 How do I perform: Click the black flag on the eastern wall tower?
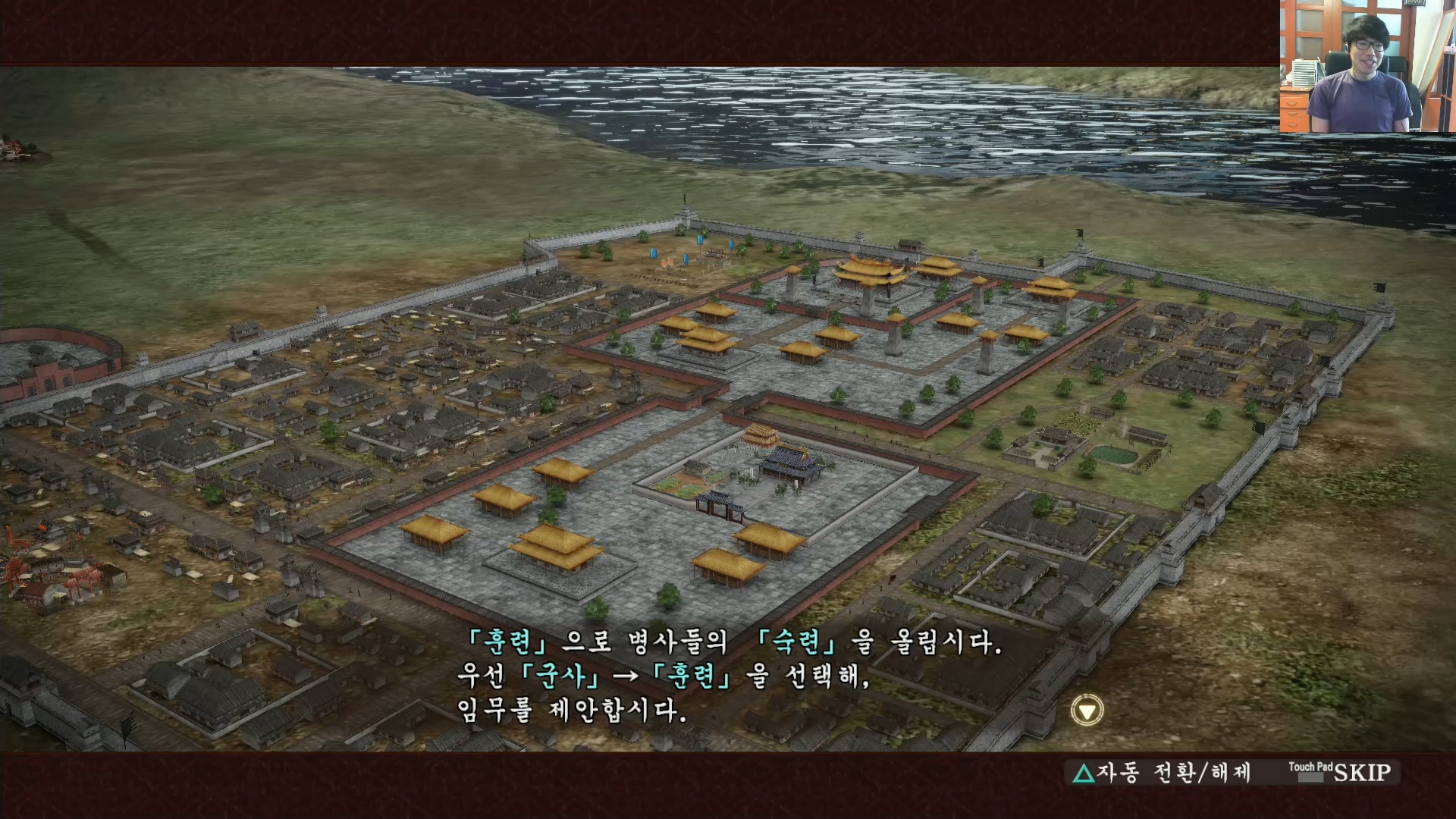(x=1080, y=234)
